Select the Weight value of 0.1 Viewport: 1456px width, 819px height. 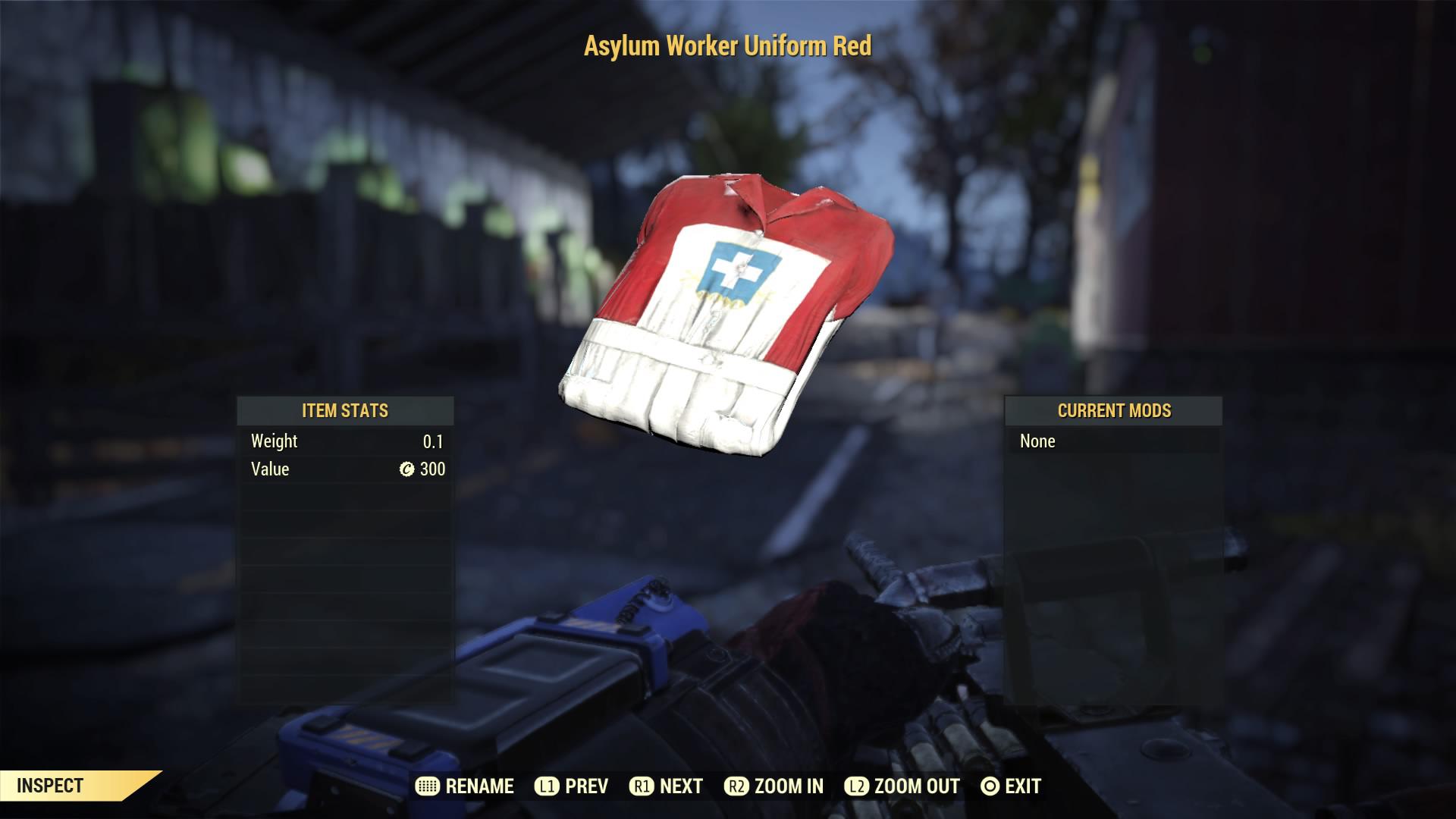(x=433, y=441)
